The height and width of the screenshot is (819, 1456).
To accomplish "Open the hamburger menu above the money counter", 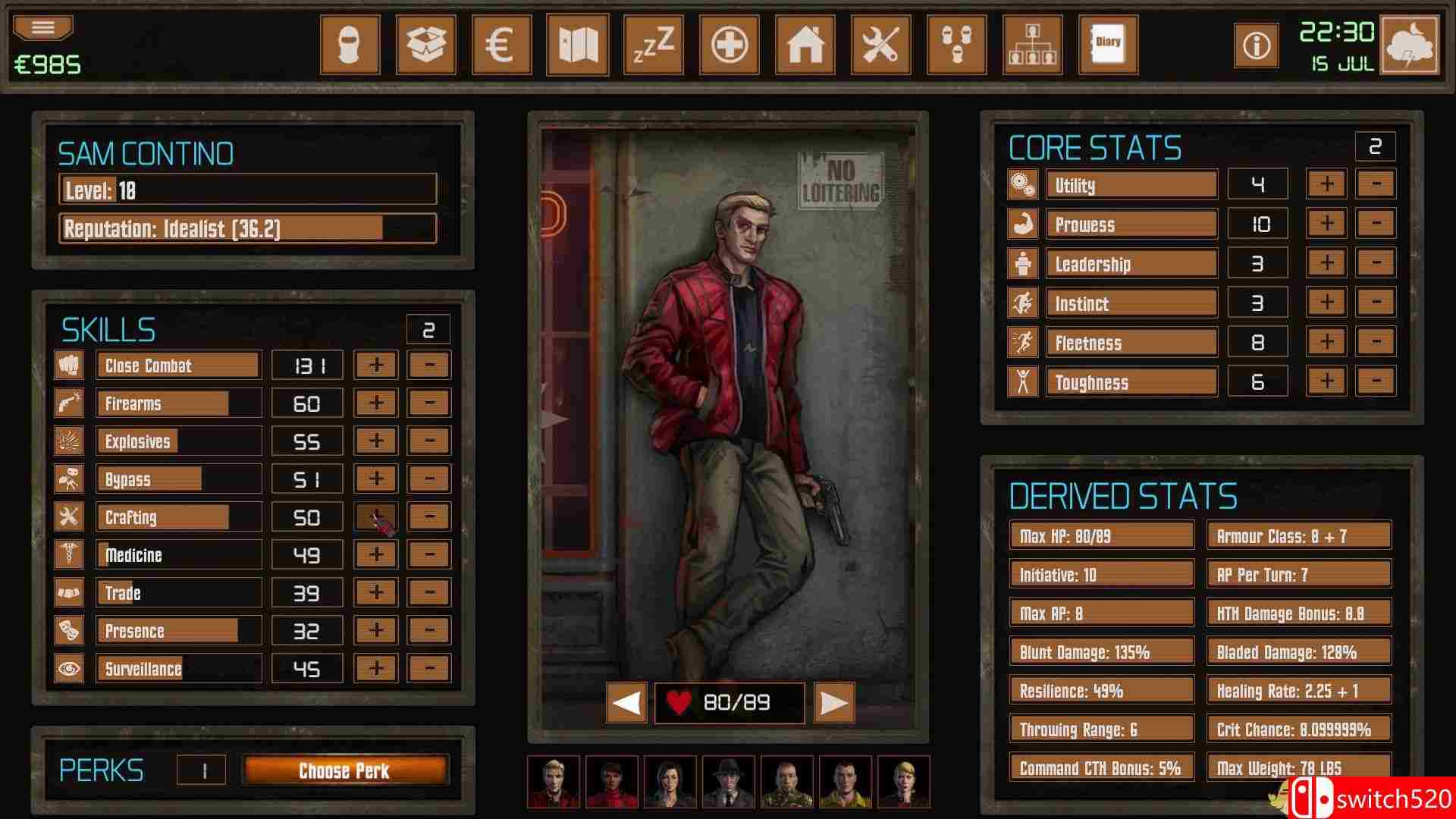I will [x=42, y=25].
